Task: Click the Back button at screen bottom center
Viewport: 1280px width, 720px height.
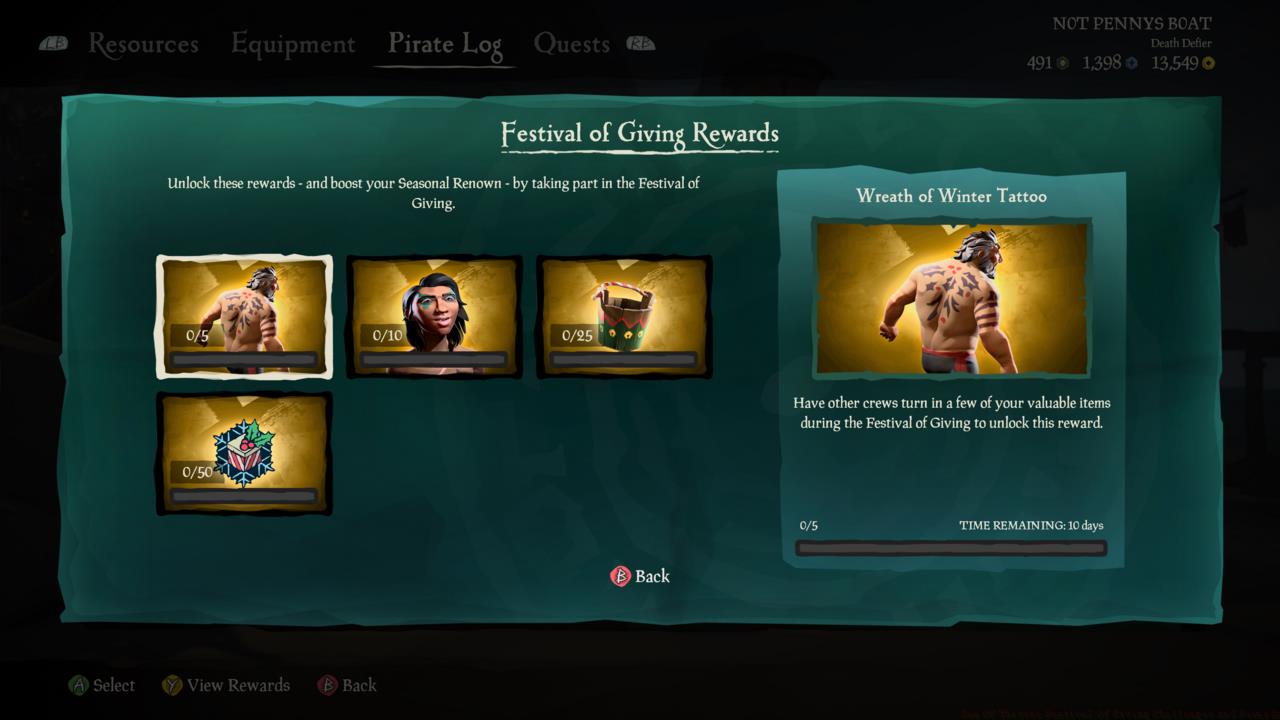Action: [650, 576]
